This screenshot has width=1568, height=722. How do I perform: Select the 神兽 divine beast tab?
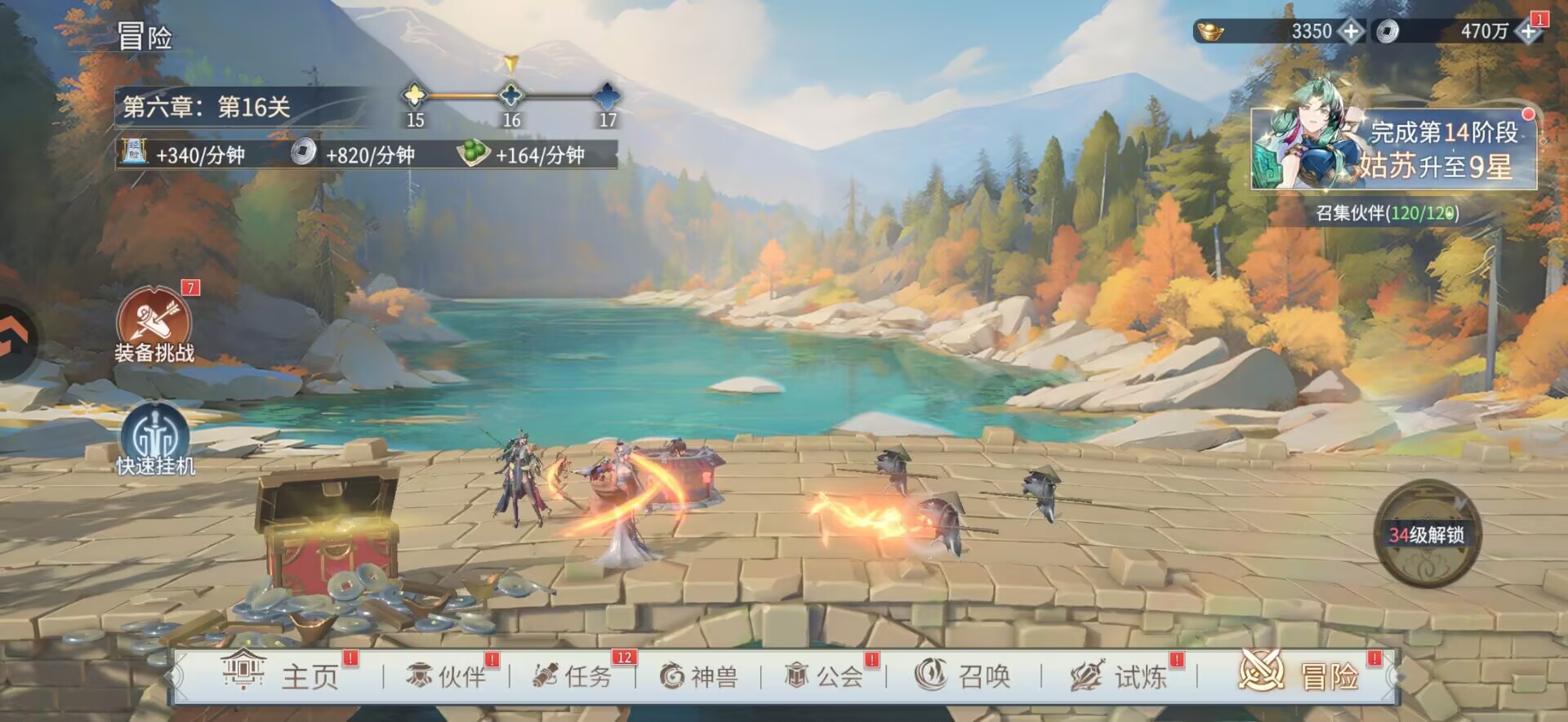coord(699,676)
